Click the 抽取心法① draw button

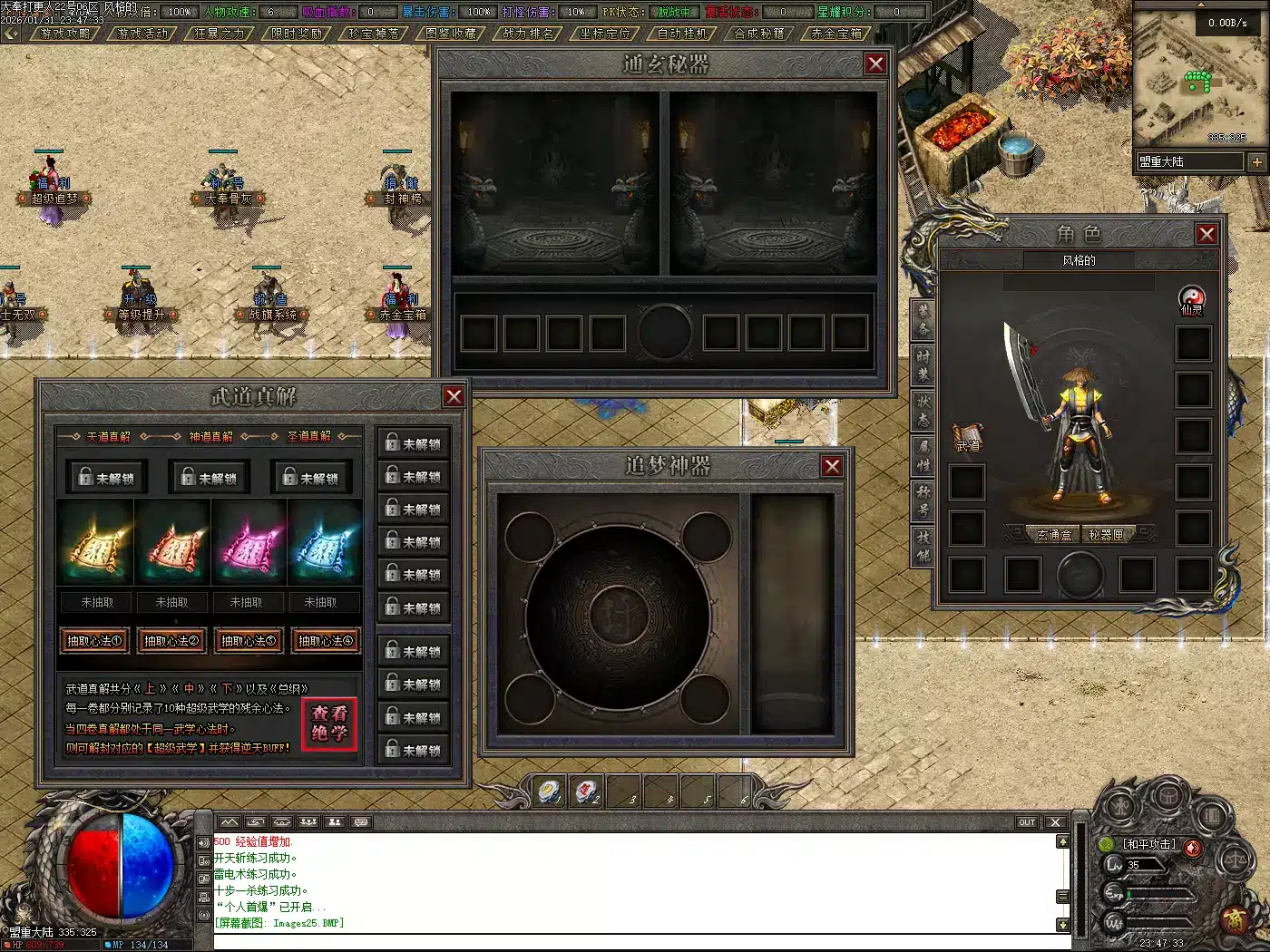[x=94, y=641]
